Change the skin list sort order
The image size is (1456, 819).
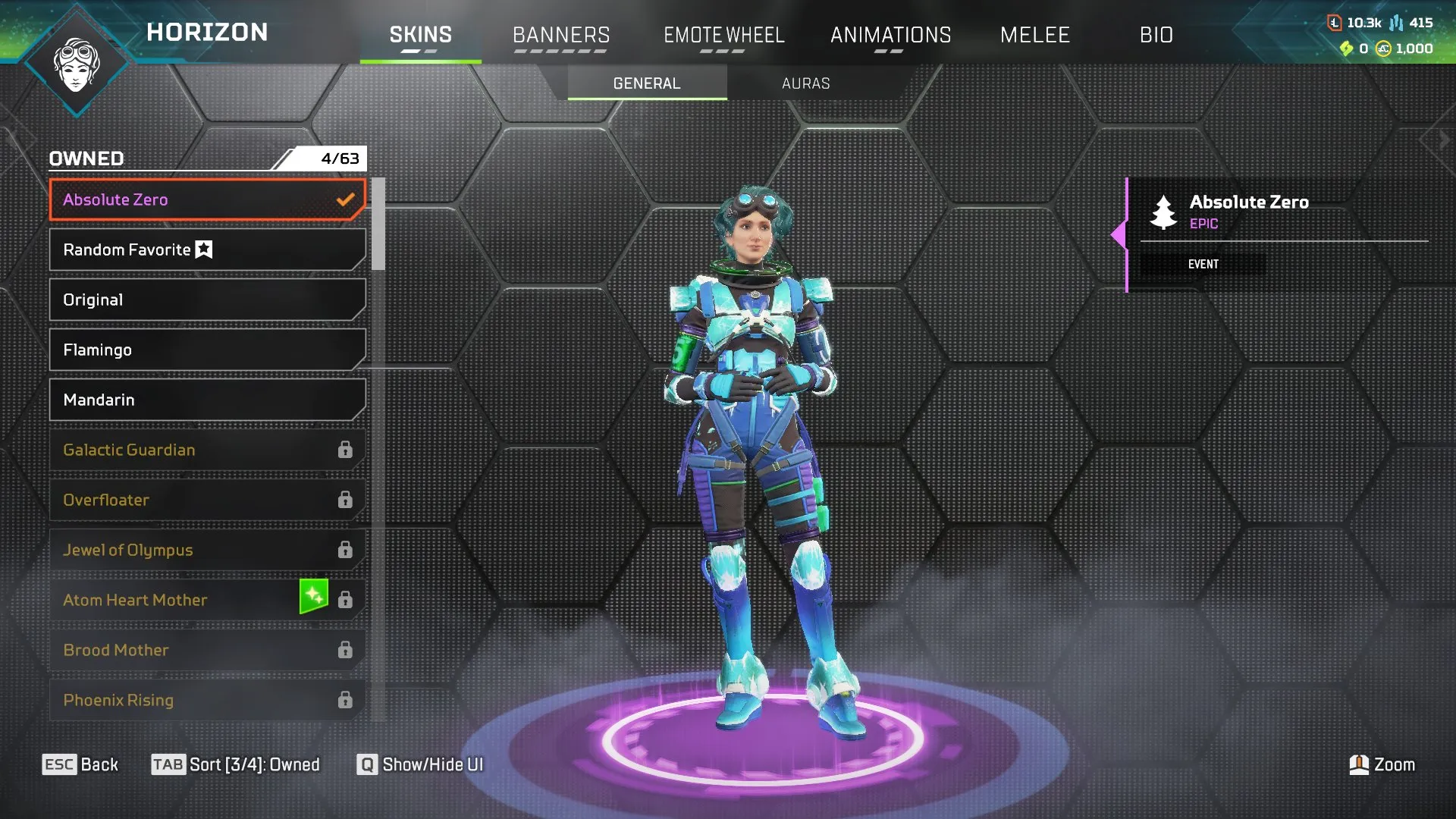coord(236,764)
